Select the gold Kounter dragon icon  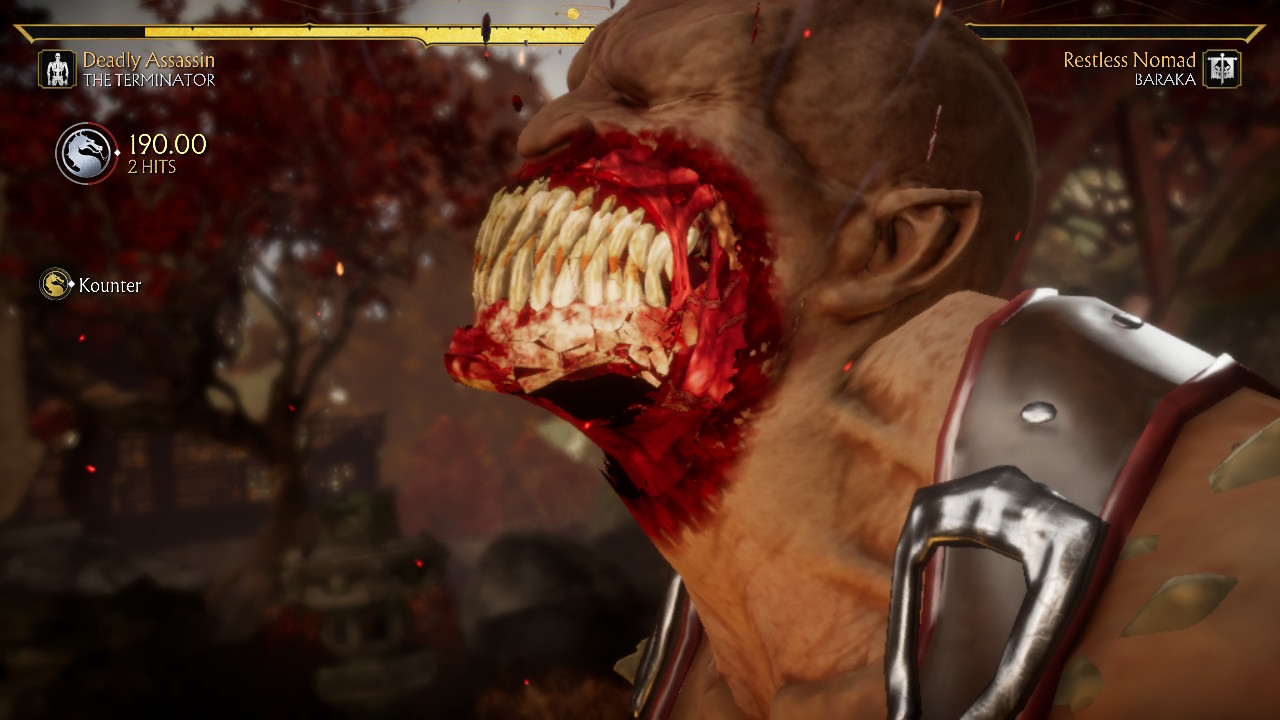click(x=56, y=285)
